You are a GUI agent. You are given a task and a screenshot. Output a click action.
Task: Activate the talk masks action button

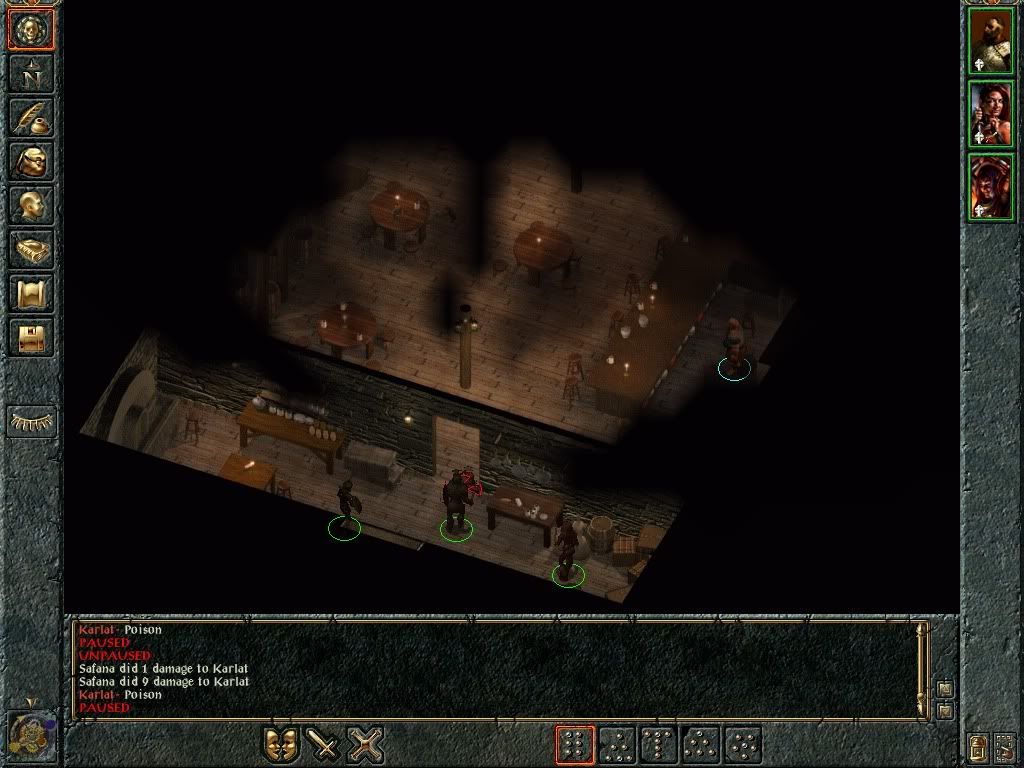[282, 744]
